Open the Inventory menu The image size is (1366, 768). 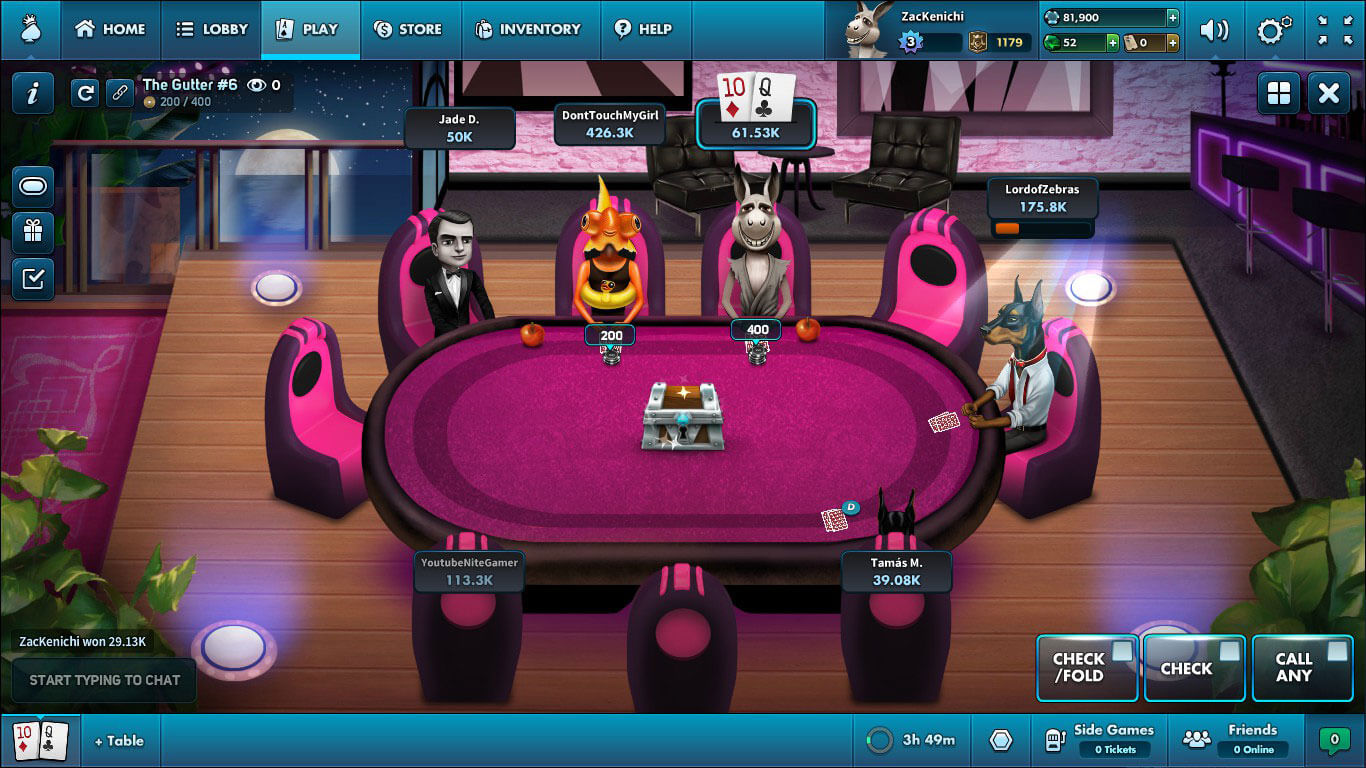527,29
